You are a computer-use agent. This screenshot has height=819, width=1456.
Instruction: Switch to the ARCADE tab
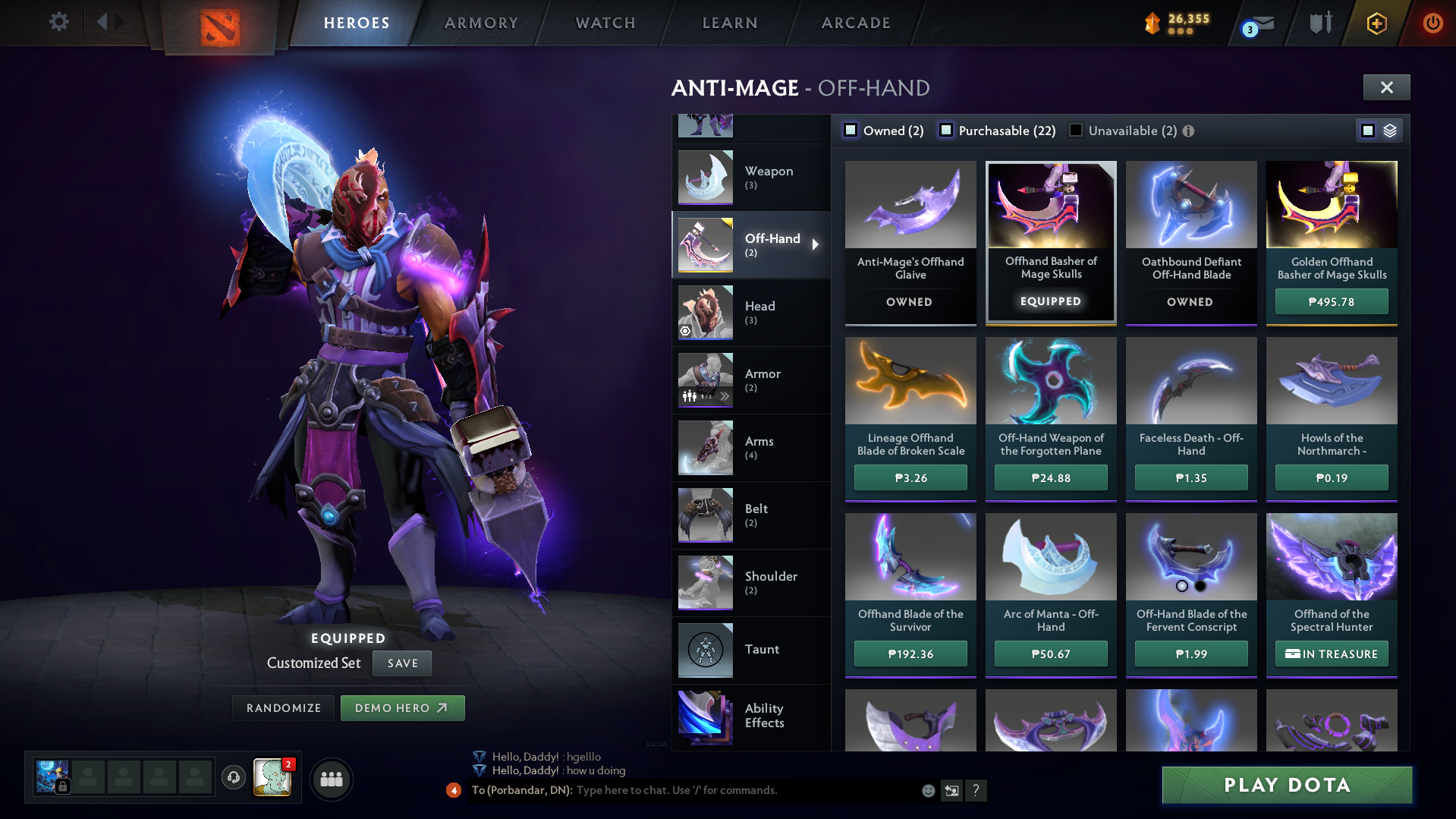point(855,23)
